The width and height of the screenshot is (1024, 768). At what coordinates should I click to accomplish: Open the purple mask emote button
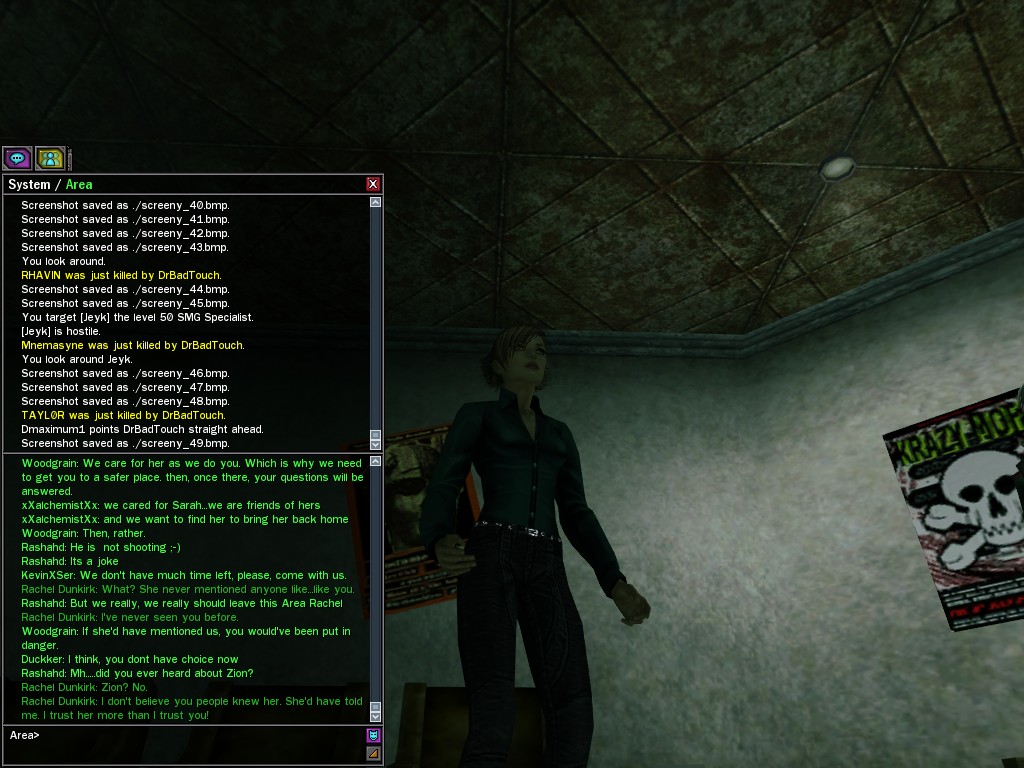pyautogui.click(x=373, y=735)
